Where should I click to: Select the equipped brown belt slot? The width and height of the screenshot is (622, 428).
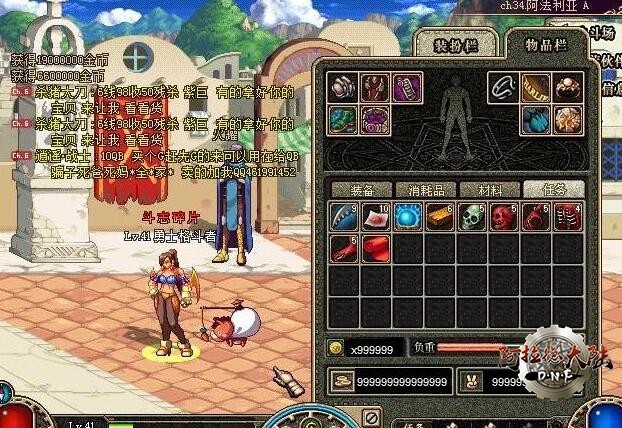click(537, 88)
